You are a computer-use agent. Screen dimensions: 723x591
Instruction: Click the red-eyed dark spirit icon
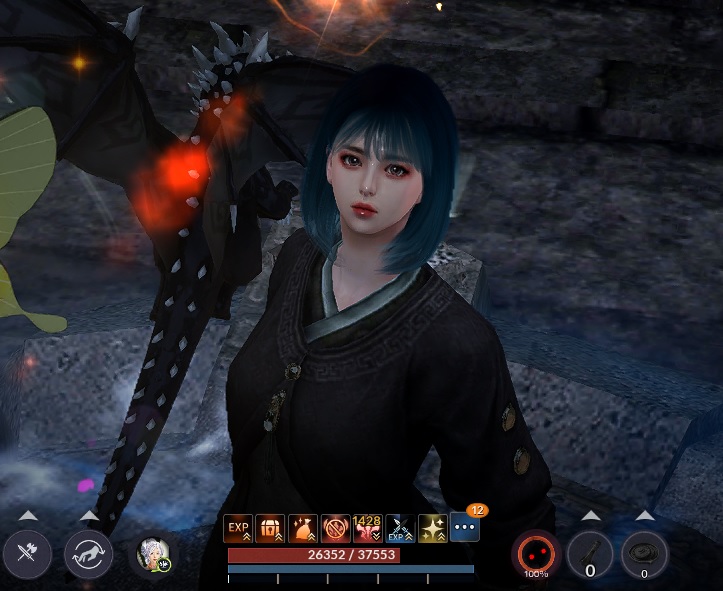point(536,553)
